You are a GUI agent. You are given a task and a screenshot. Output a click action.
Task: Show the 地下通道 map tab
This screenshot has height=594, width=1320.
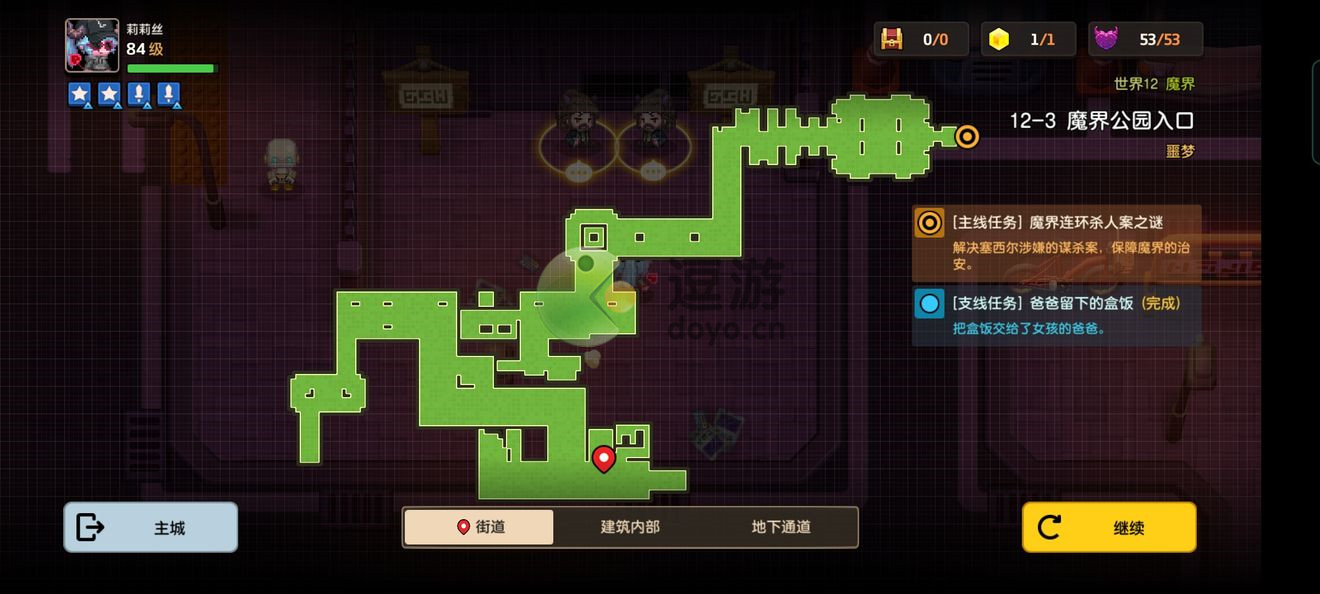coord(781,527)
